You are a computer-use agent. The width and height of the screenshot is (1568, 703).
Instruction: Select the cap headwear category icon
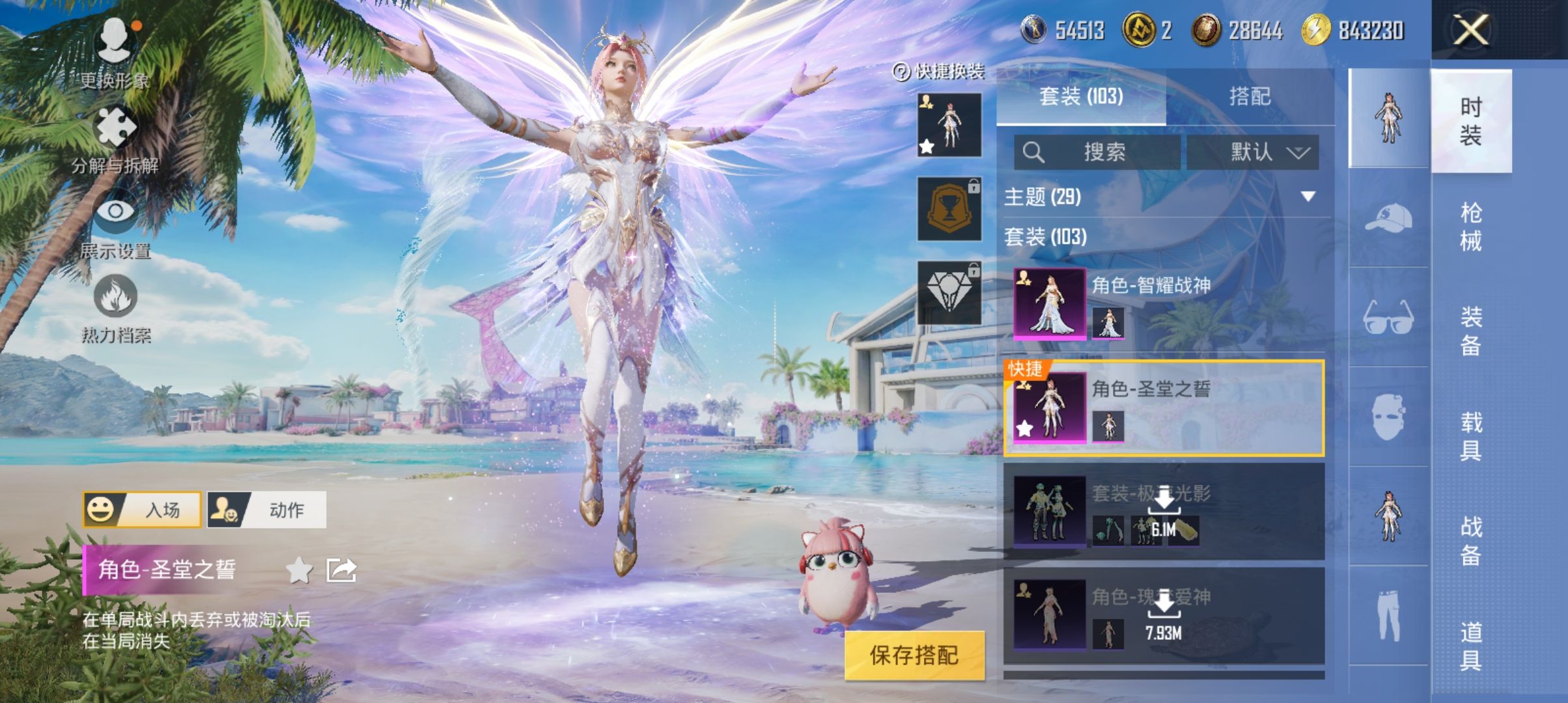(x=1388, y=218)
